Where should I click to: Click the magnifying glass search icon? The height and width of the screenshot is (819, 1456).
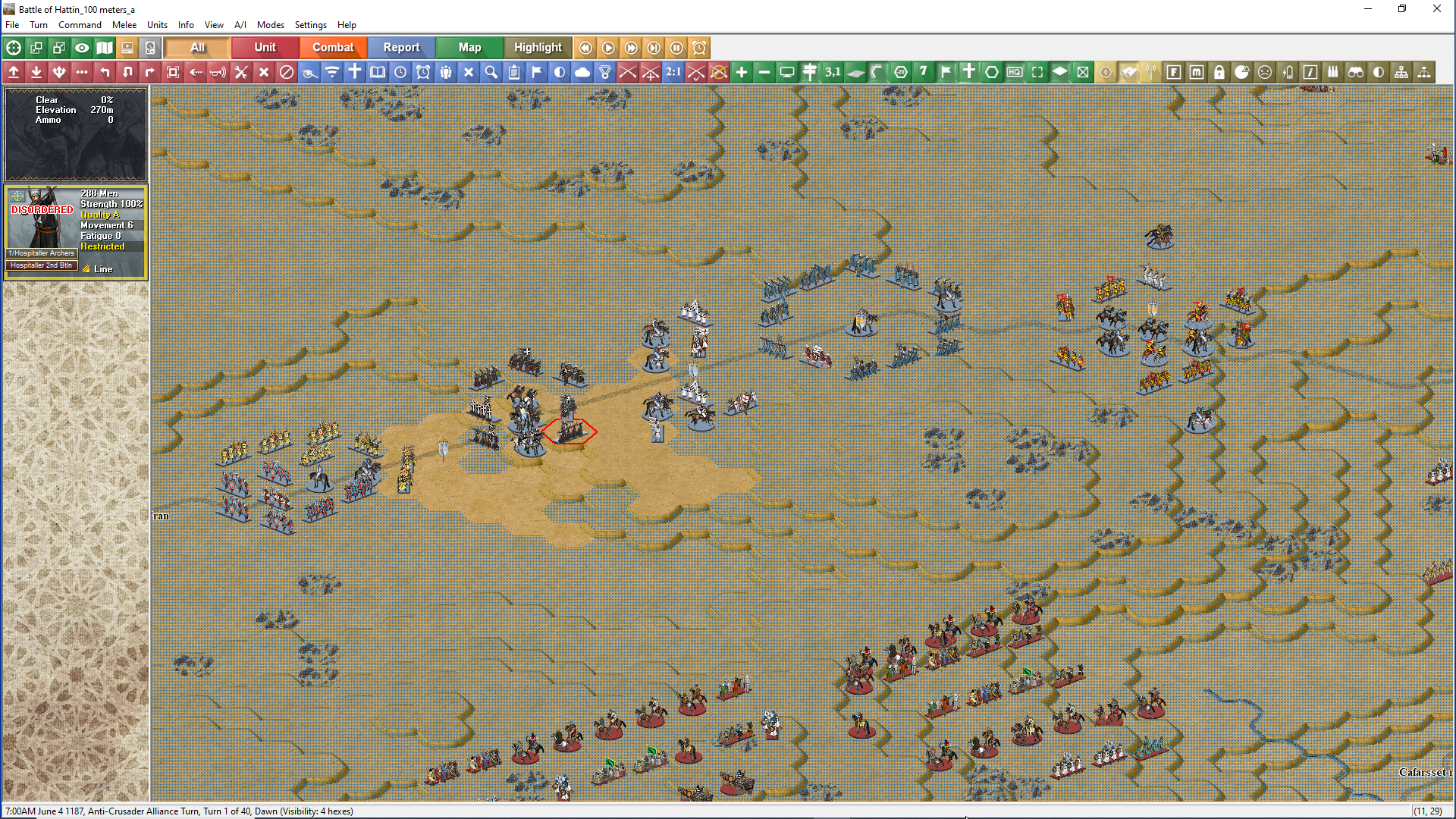(491, 72)
